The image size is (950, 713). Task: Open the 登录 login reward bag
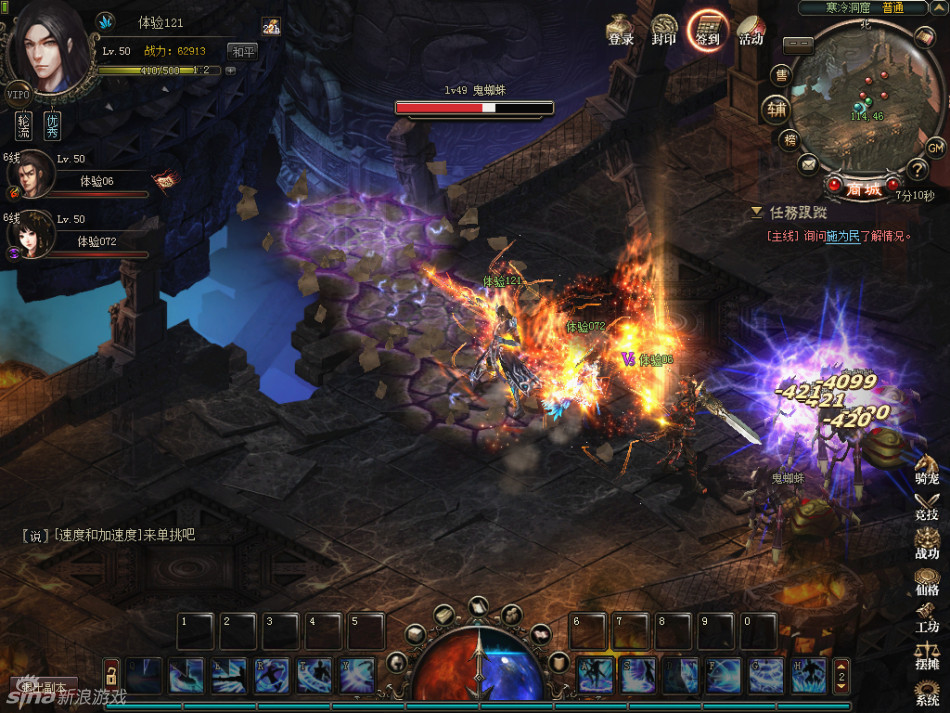[621, 28]
